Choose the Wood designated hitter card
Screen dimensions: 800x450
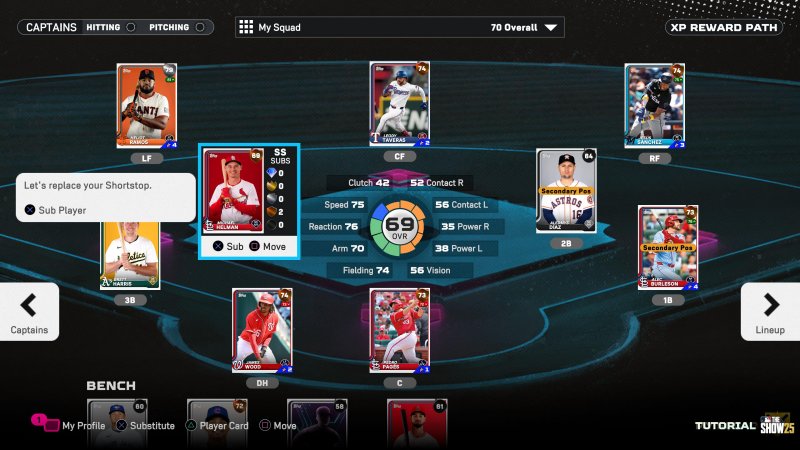[x=262, y=330]
